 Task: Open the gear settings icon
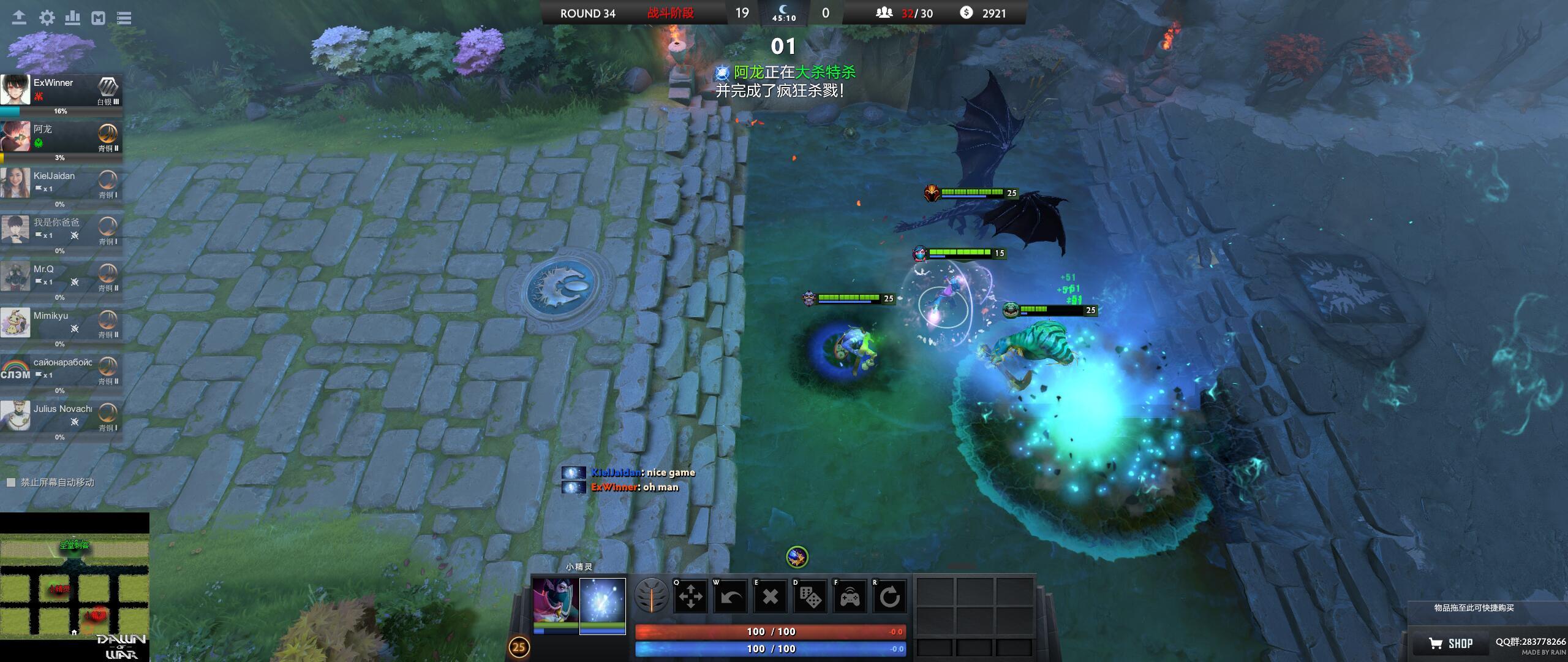47,18
